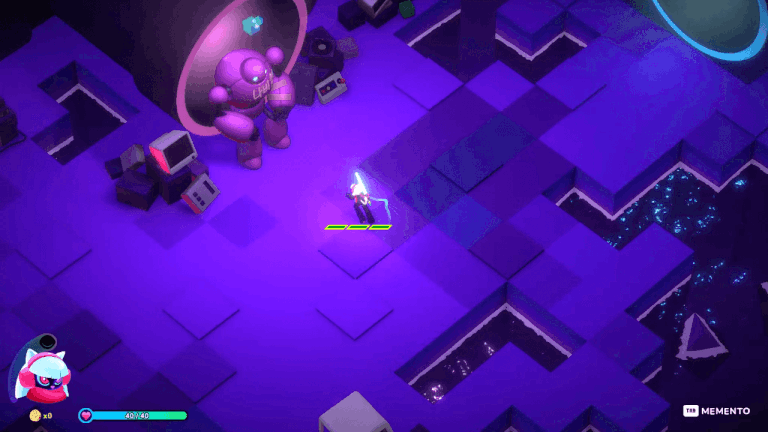Select the cookie currency icon
Image resolution: width=768 pixels, height=432 pixels.
point(35,415)
